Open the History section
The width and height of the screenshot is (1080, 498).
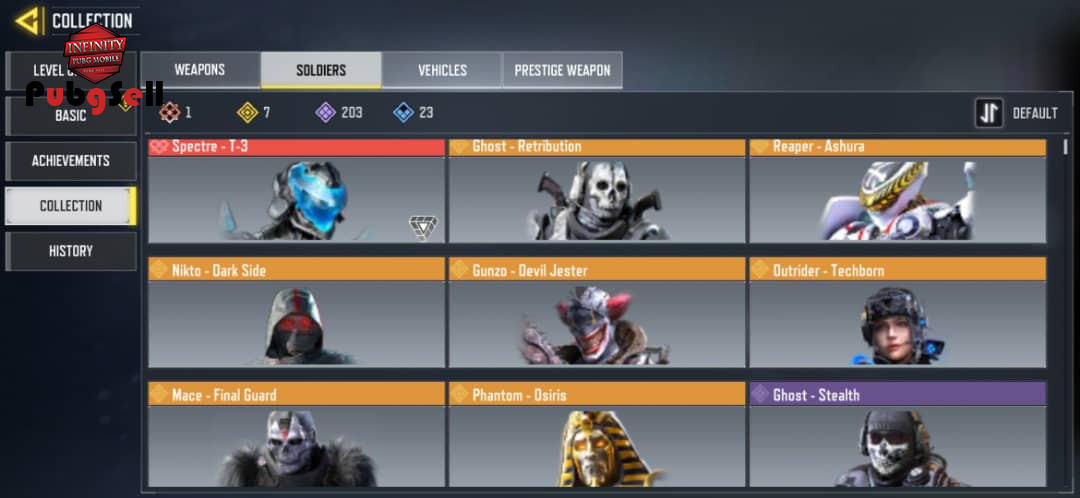(x=71, y=251)
